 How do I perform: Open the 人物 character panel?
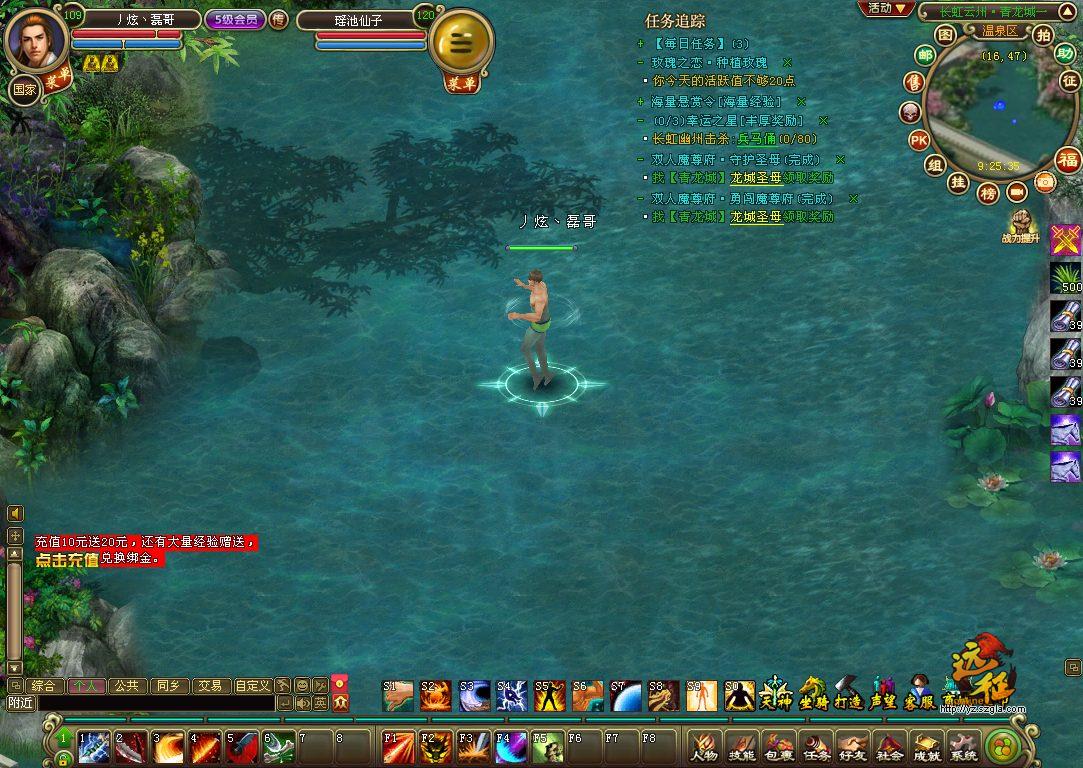(707, 746)
